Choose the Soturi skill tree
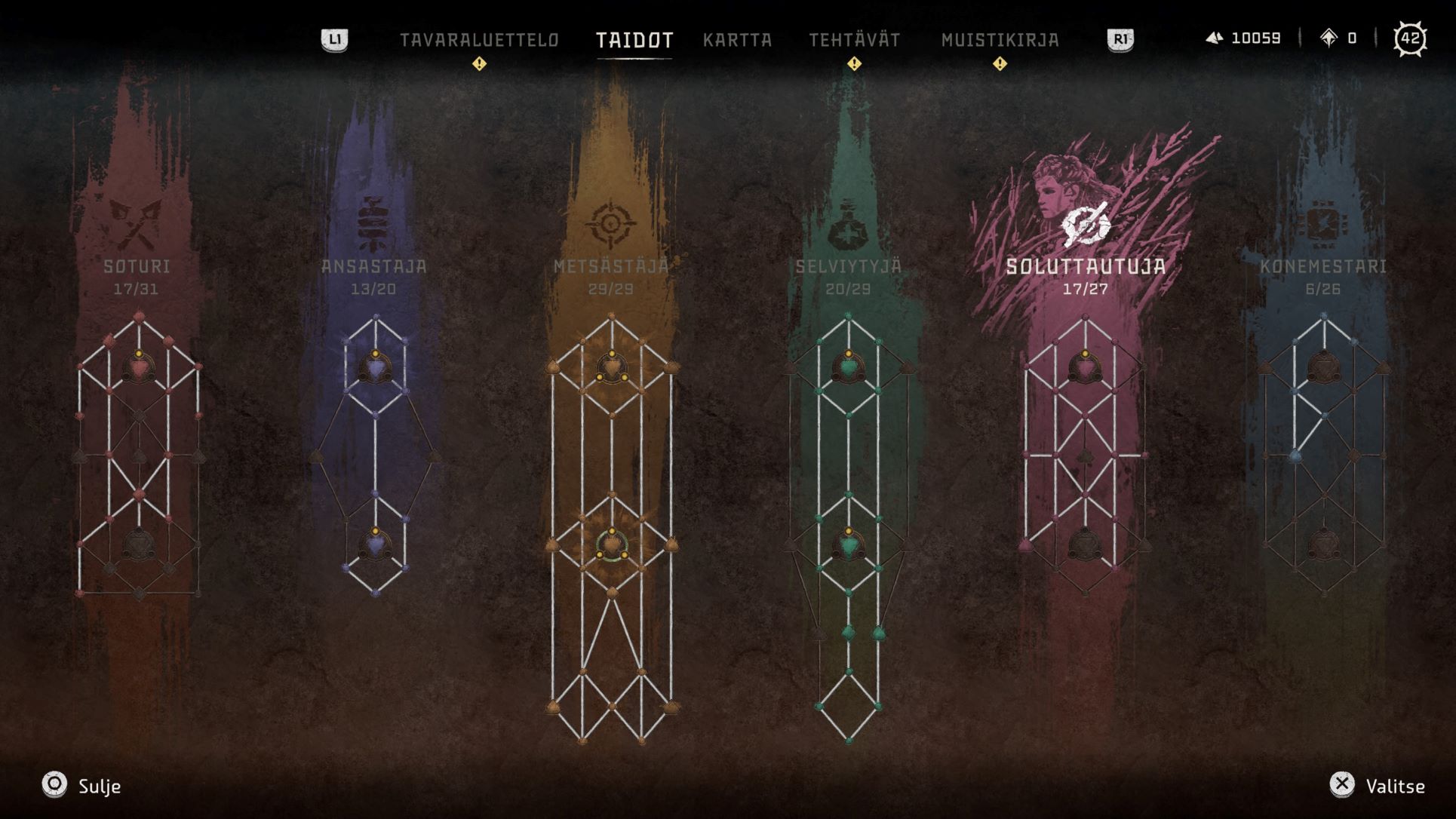Viewport: 1456px width, 819px height. pyautogui.click(x=137, y=266)
